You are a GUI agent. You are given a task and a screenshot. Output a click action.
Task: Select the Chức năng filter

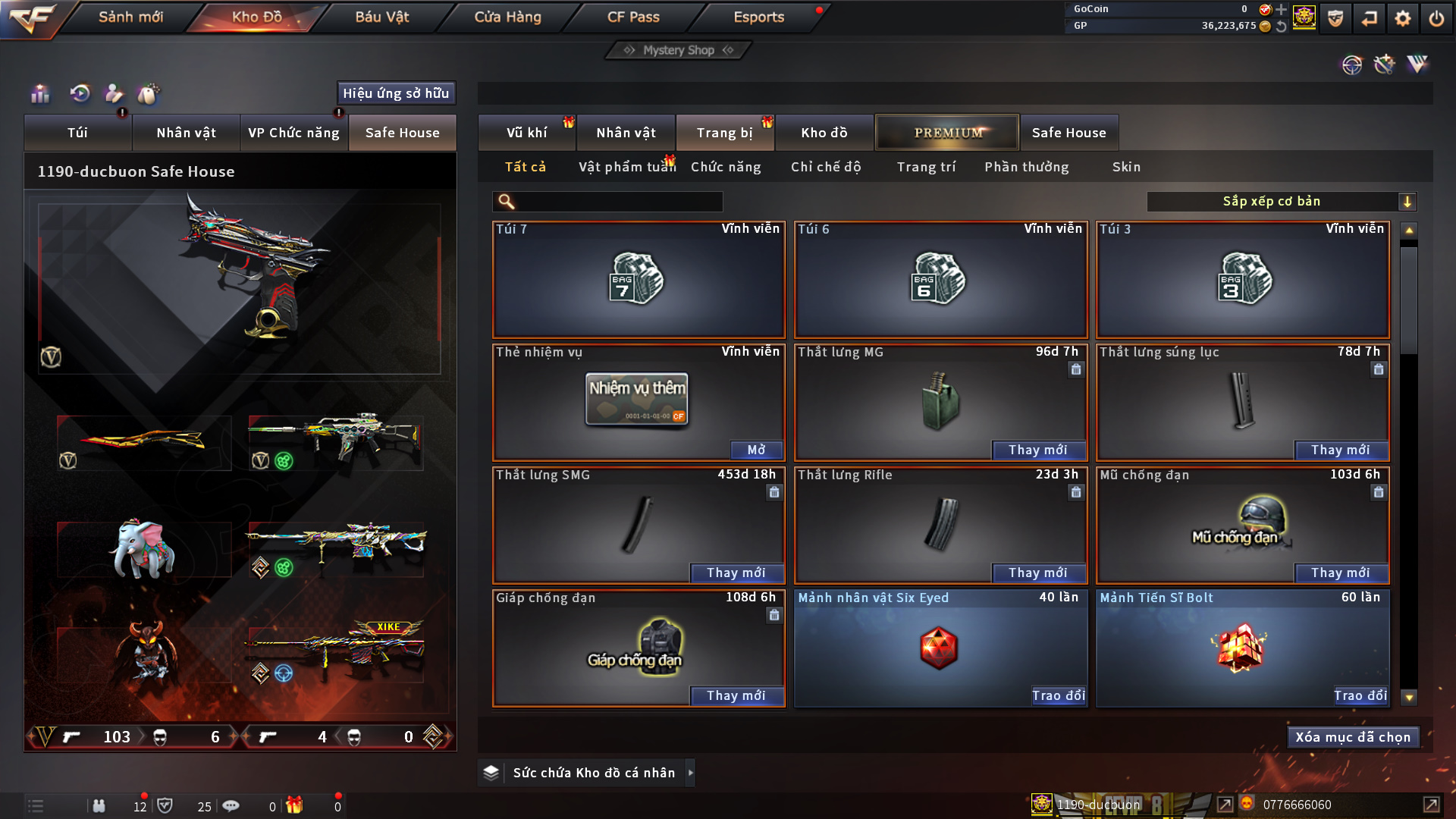726,167
